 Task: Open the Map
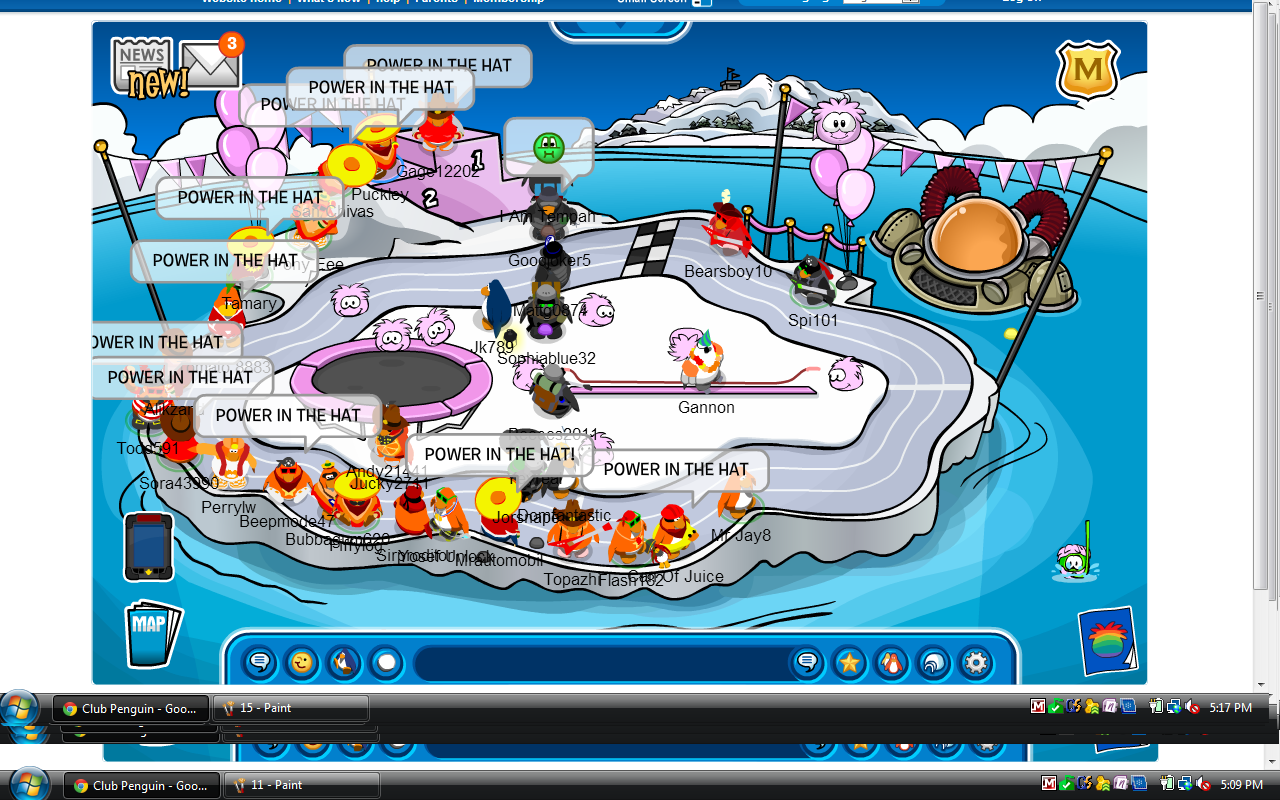[154, 631]
